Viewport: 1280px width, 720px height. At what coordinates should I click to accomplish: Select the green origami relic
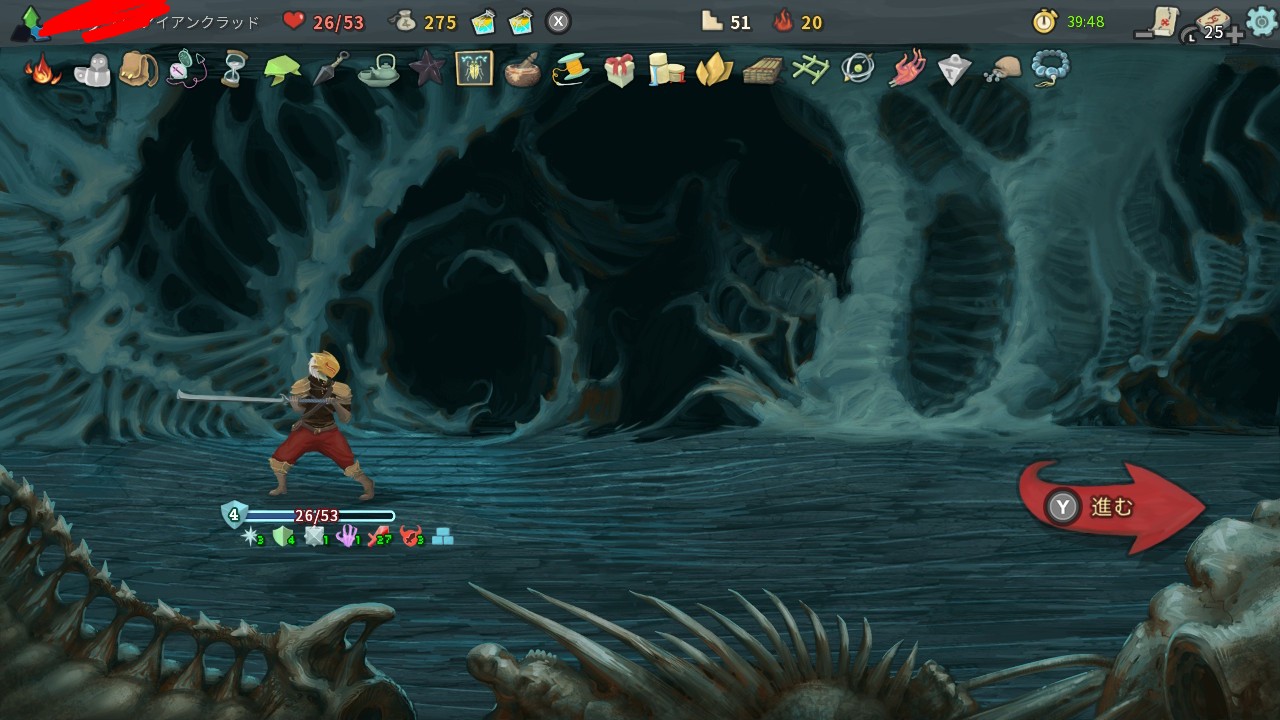click(x=282, y=70)
